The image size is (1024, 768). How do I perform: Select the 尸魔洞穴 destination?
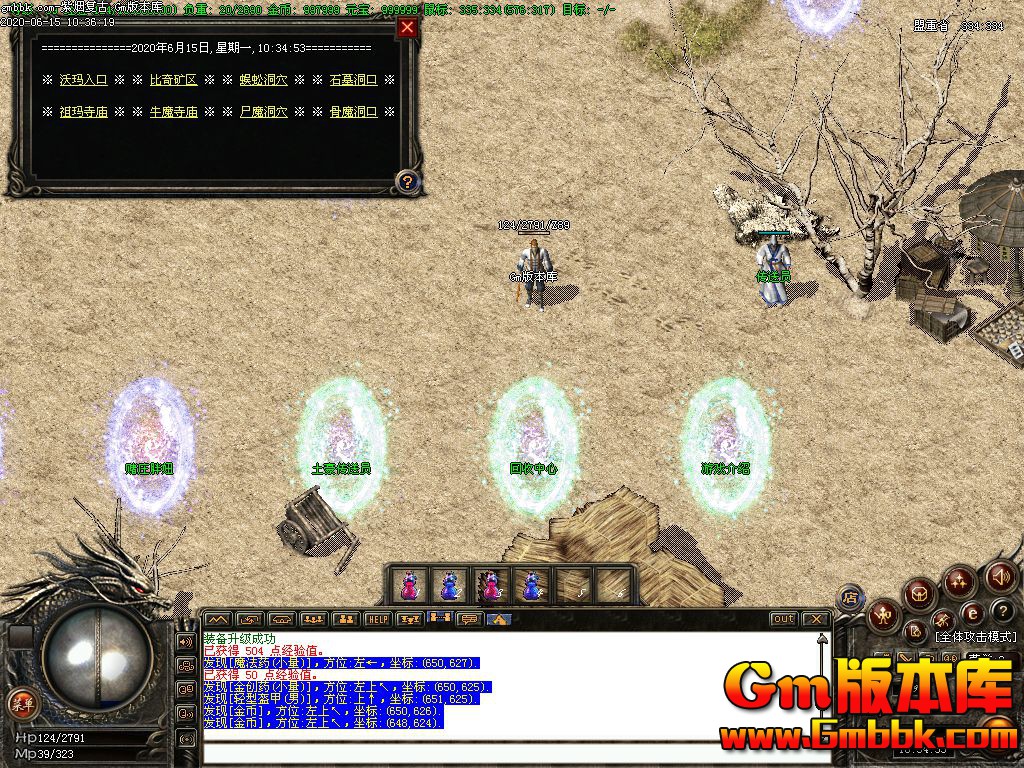[263, 112]
